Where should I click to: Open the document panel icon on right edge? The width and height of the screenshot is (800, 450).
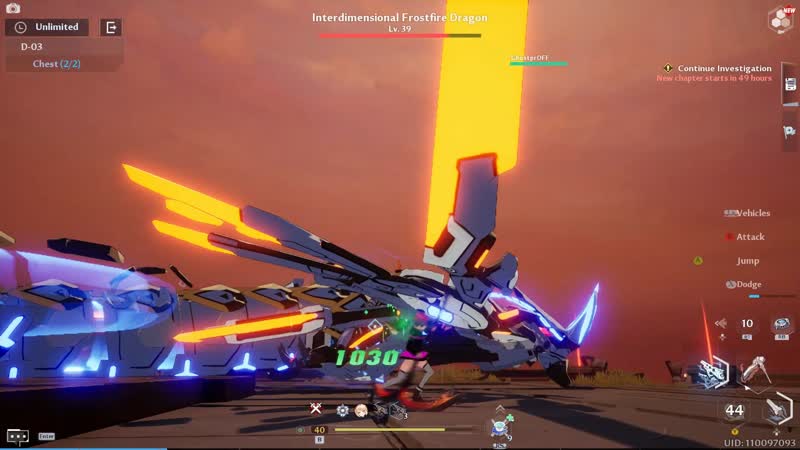(790, 85)
